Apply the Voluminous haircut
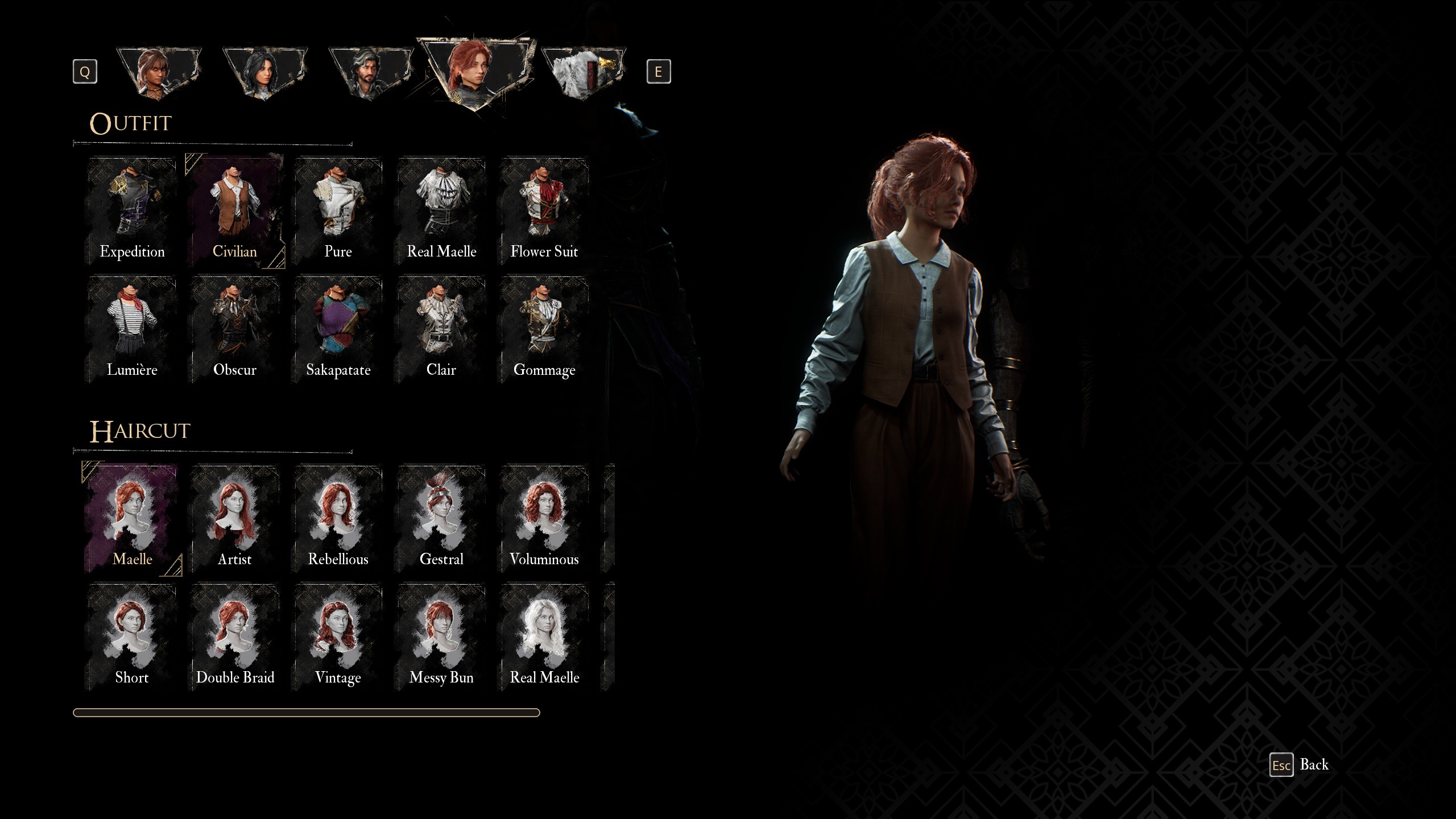This screenshot has width=1456, height=819. pyautogui.click(x=544, y=518)
